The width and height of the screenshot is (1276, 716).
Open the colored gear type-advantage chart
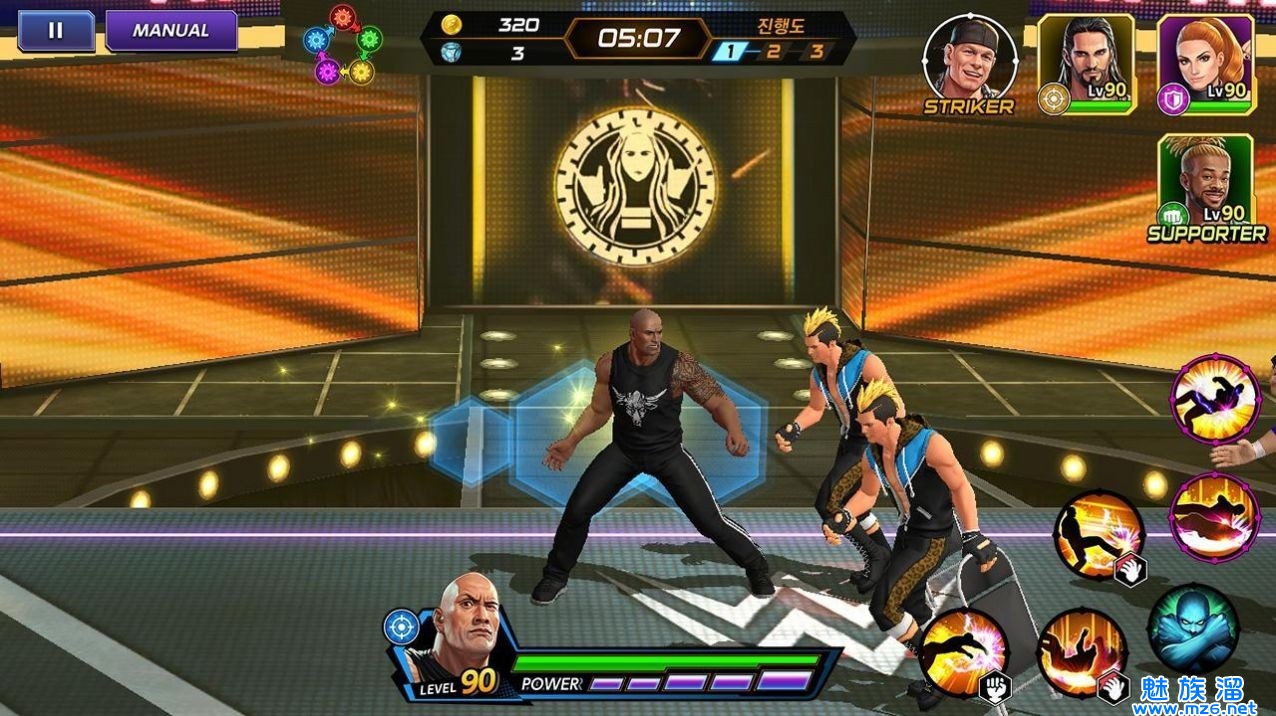tap(345, 46)
